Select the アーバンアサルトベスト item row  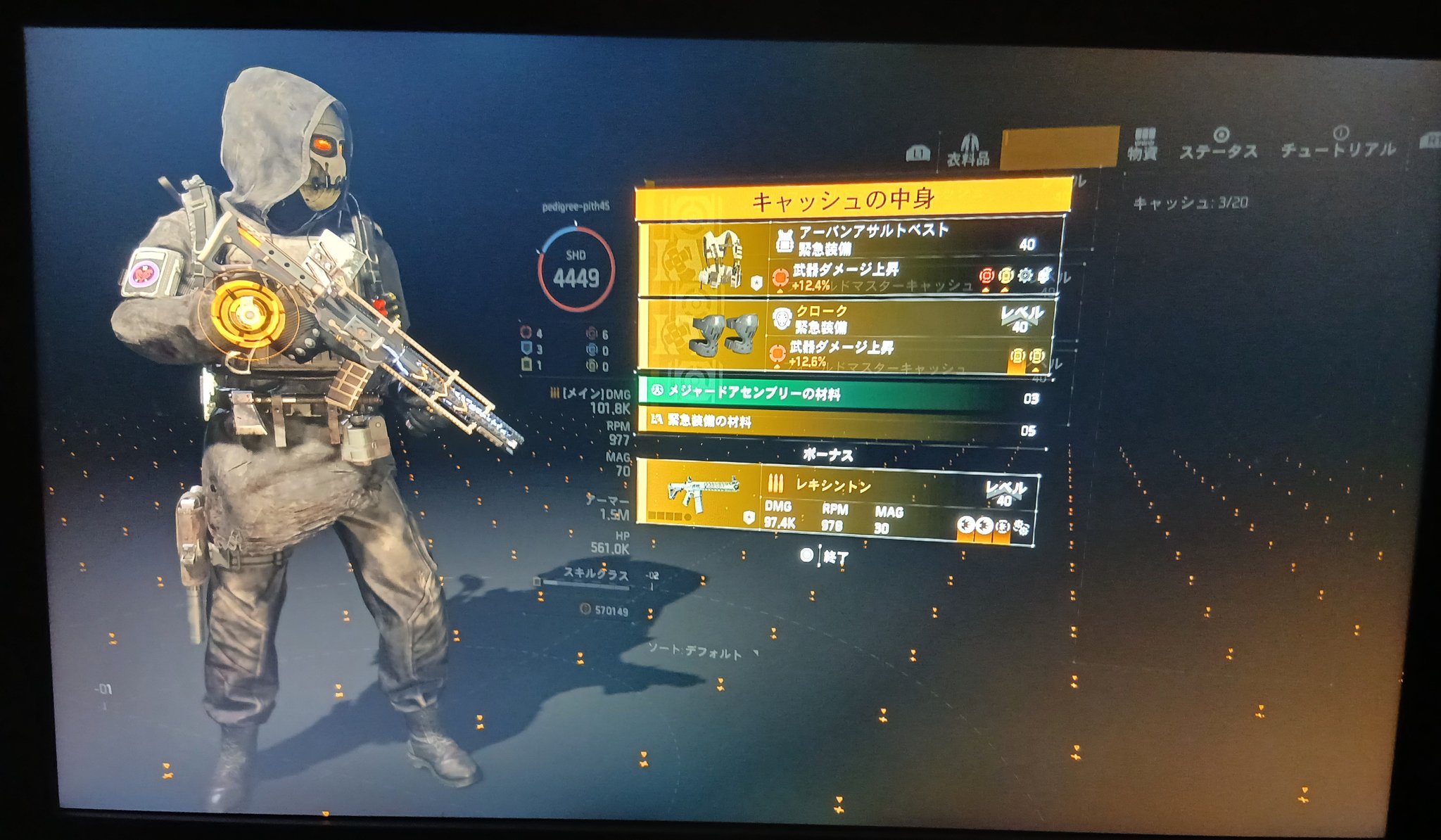click(851, 258)
